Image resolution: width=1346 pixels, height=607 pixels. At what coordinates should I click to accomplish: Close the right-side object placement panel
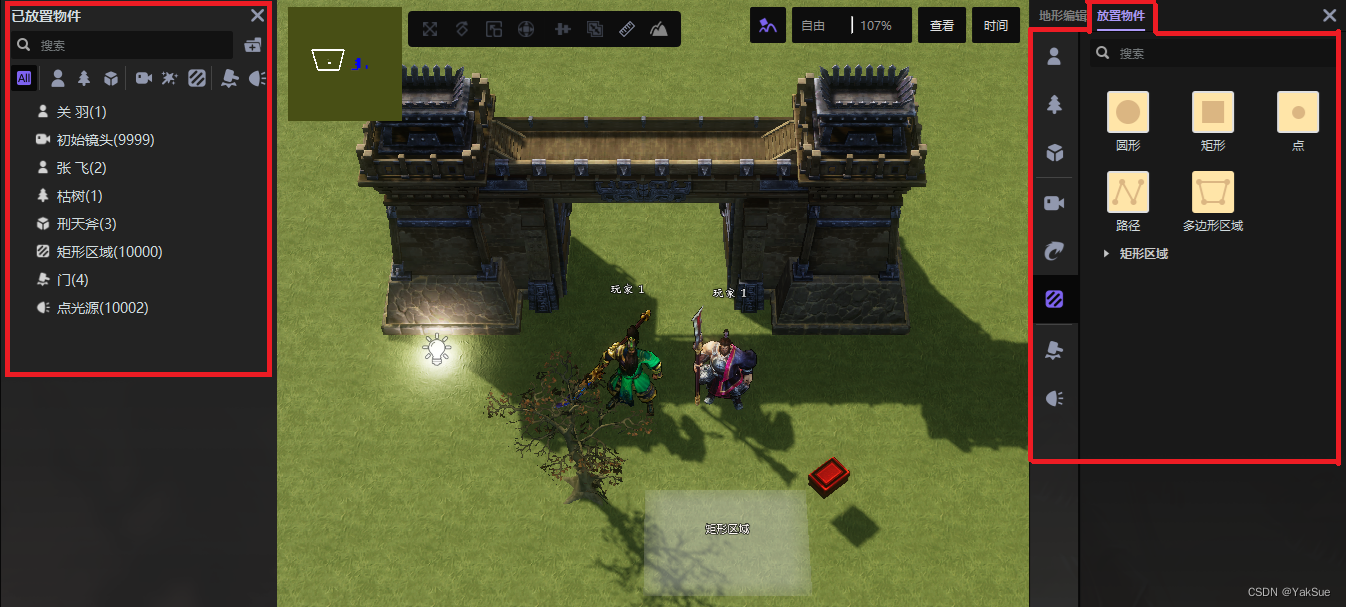[x=1329, y=15]
